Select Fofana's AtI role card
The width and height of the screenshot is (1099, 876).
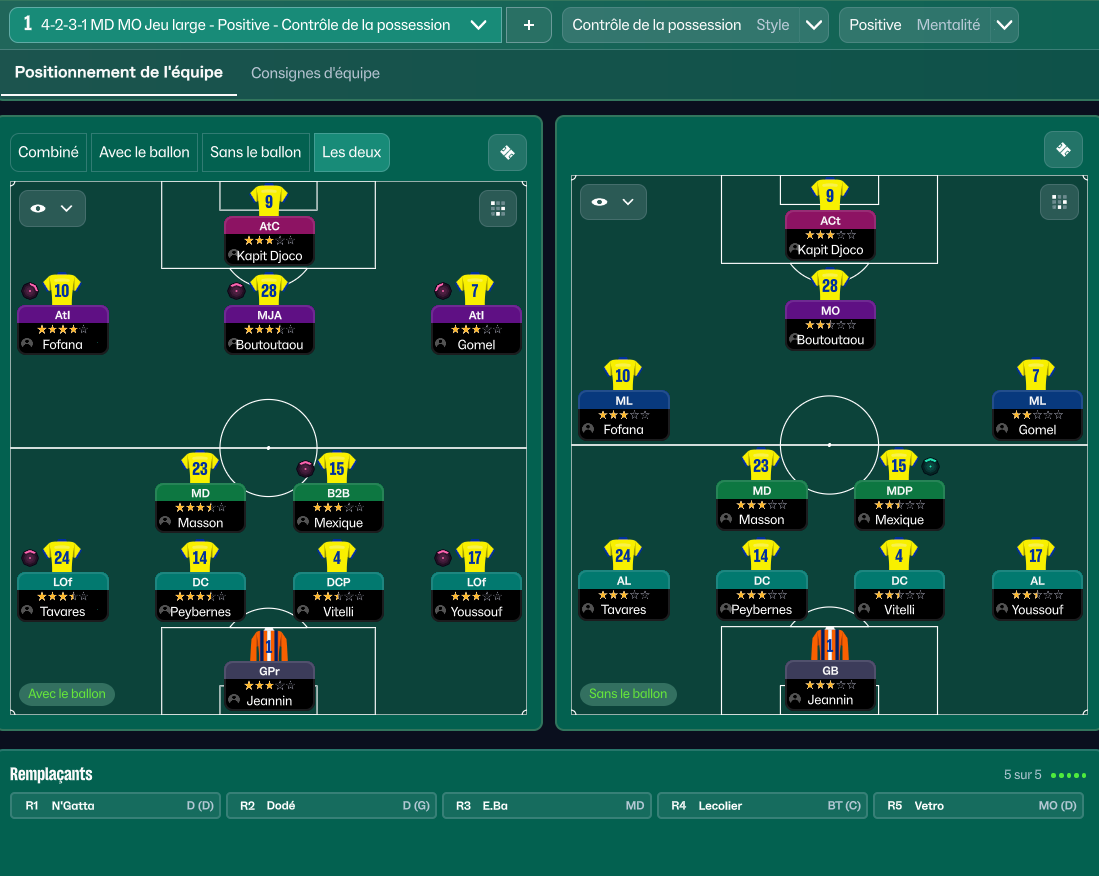click(63, 329)
